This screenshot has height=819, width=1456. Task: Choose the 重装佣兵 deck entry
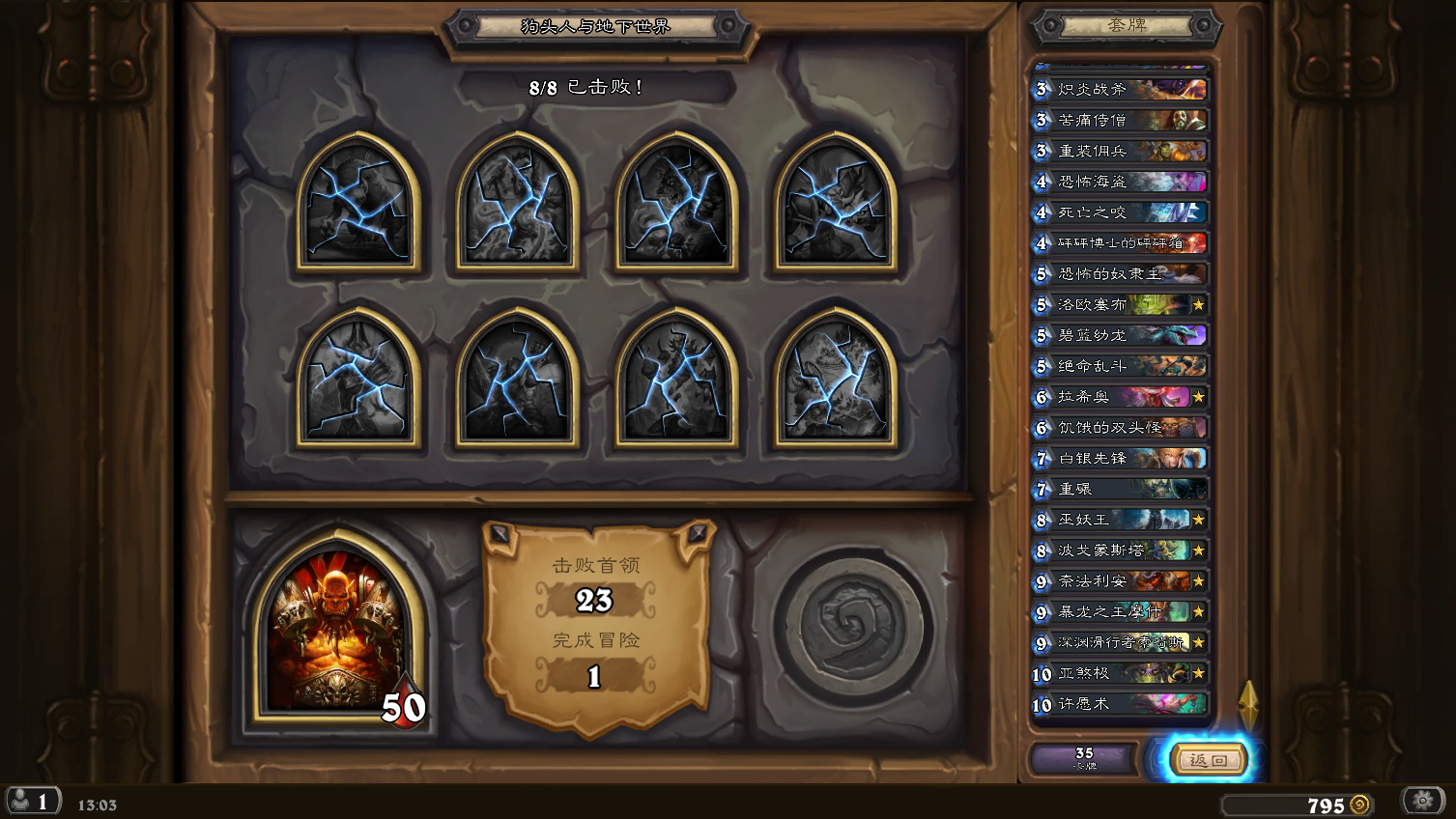point(1121,152)
